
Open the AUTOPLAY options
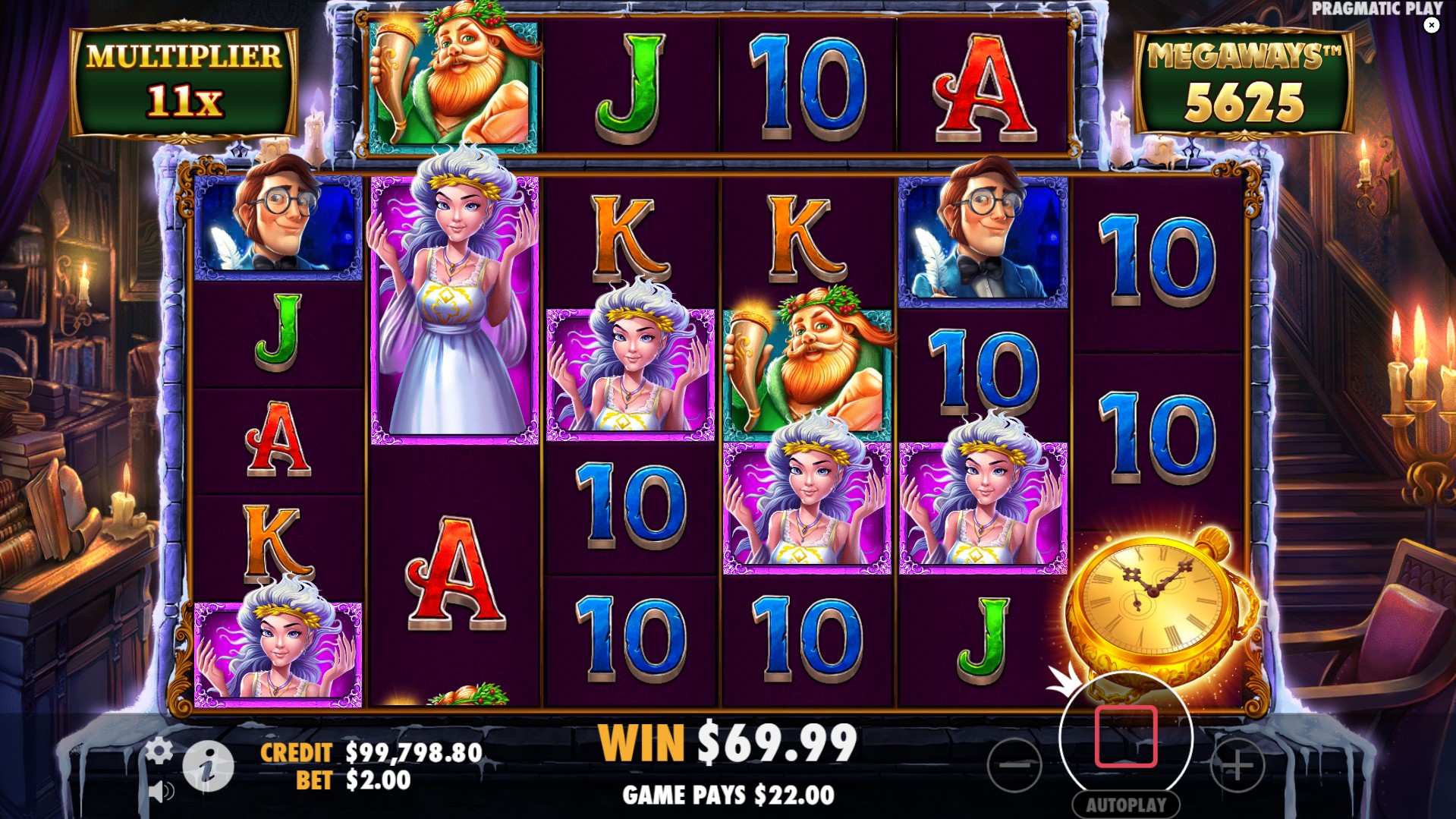1128,805
